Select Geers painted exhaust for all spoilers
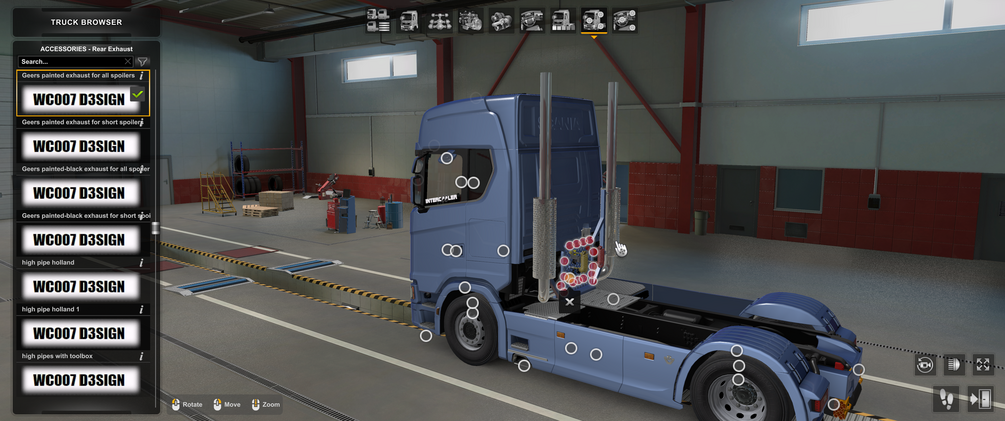1005x421 pixels. pyautogui.click(x=79, y=99)
